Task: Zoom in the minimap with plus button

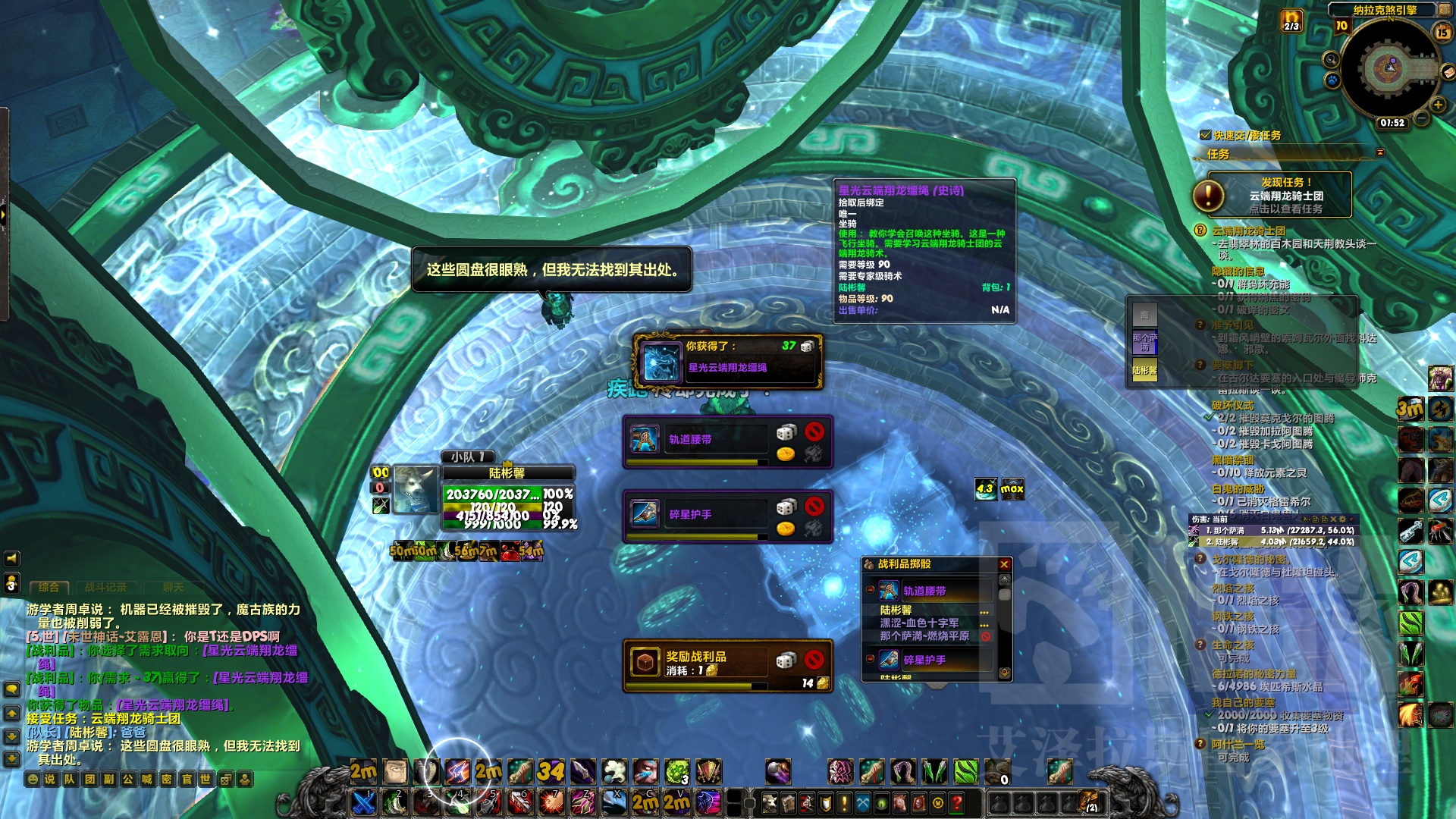Action: 1438,105
